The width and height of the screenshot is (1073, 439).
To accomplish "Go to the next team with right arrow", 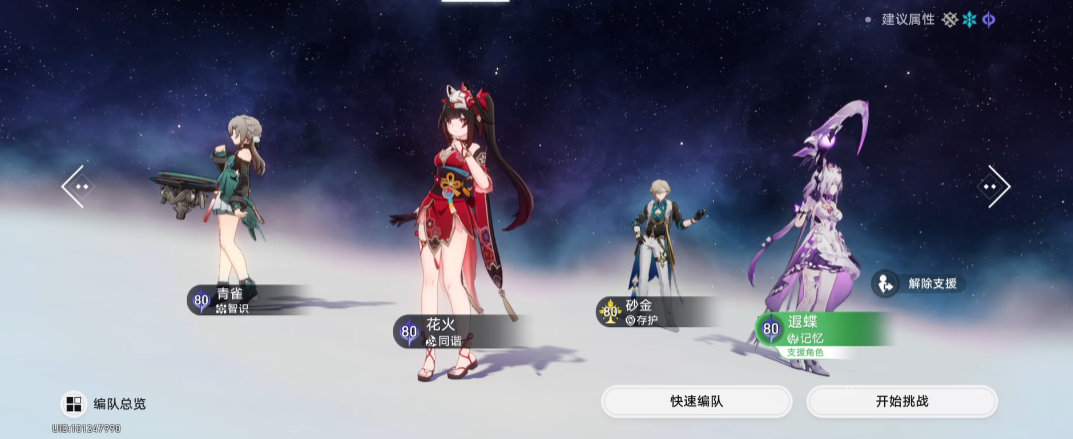I will tap(995, 186).
